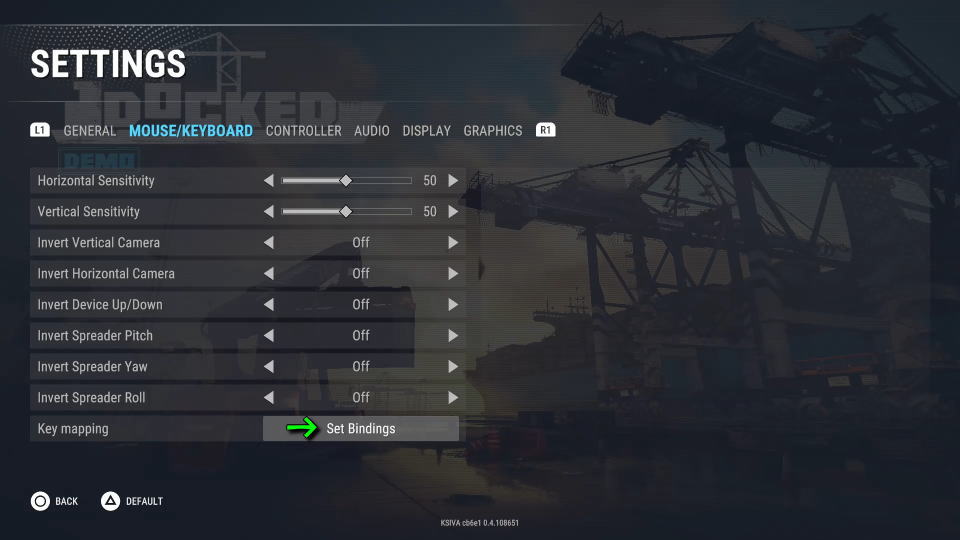
Task: Click the Horizontal Sensitivity slider handle
Action: [x=346, y=181]
